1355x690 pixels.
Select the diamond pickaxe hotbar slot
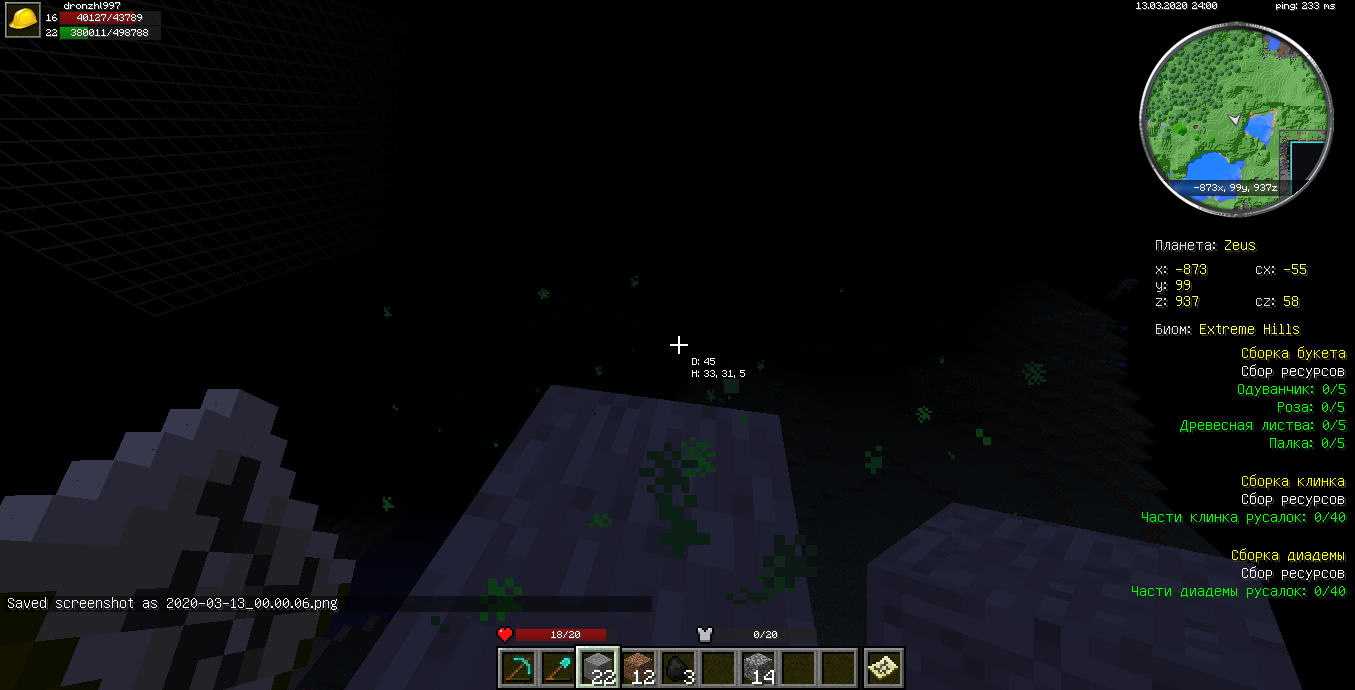[x=517, y=668]
